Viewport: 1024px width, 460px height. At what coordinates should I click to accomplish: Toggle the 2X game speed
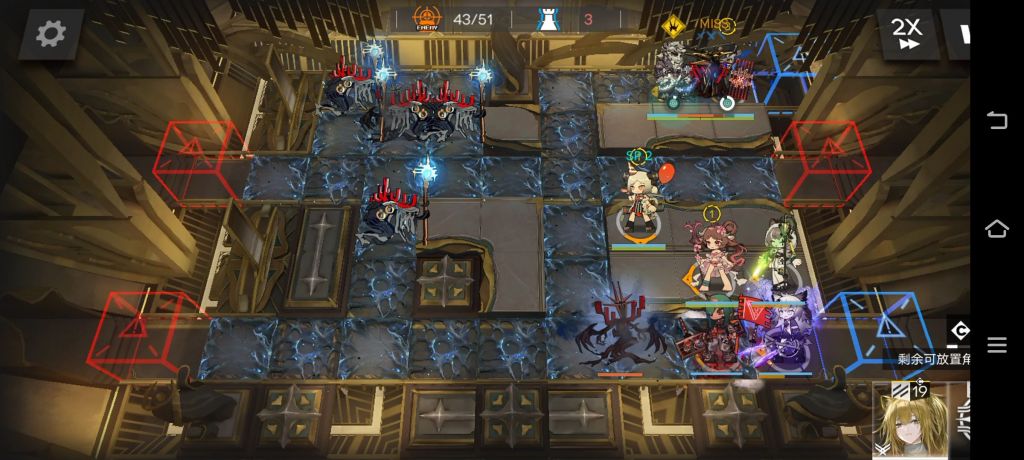pyautogui.click(x=907, y=34)
